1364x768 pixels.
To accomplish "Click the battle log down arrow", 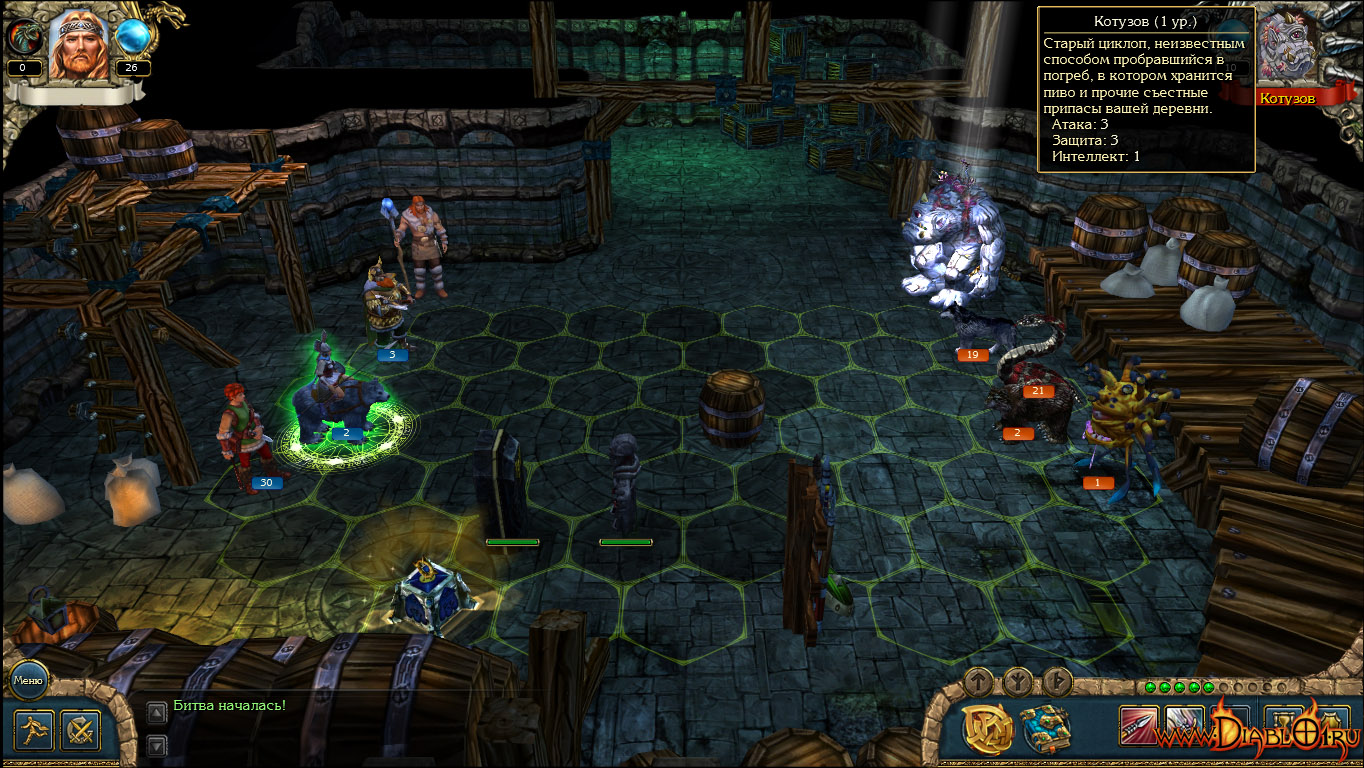I will pos(157,745).
